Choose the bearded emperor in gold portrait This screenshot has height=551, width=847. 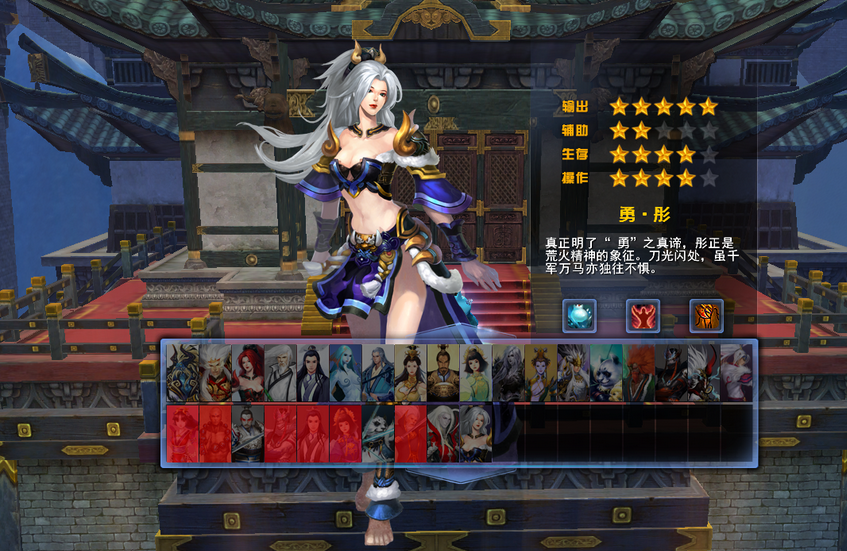443,373
